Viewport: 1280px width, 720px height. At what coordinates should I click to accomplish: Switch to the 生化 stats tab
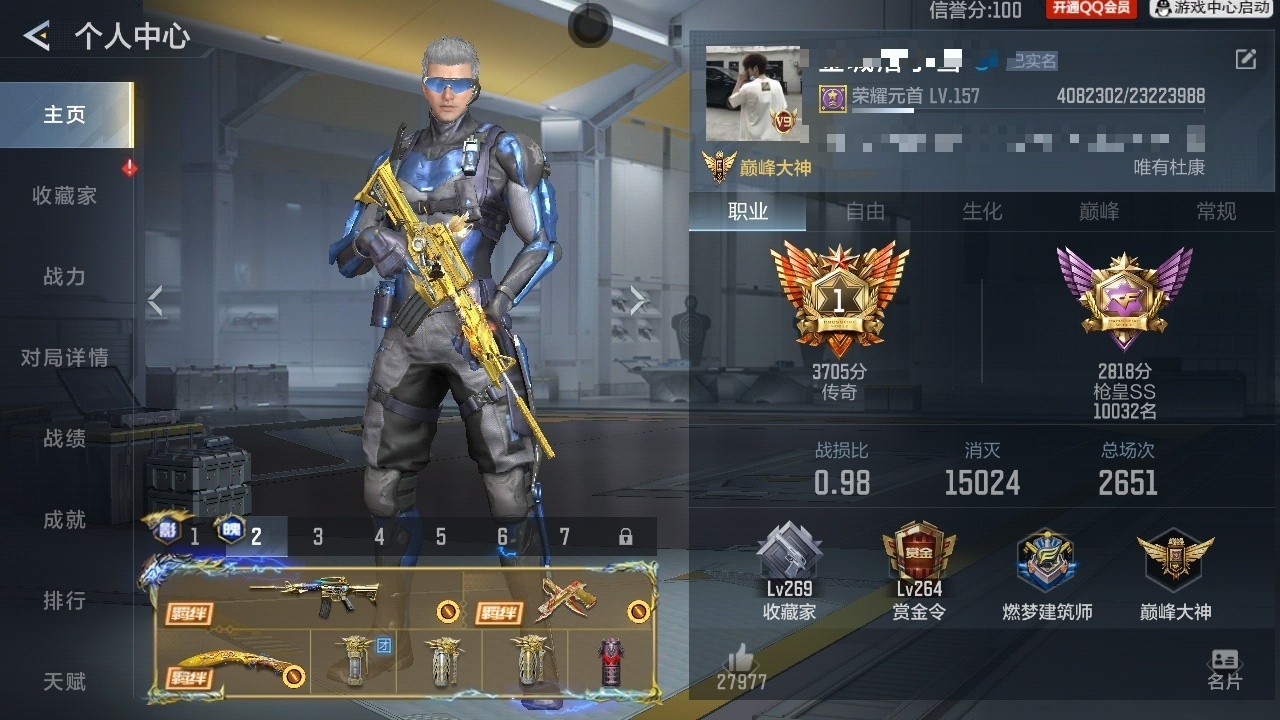982,212
